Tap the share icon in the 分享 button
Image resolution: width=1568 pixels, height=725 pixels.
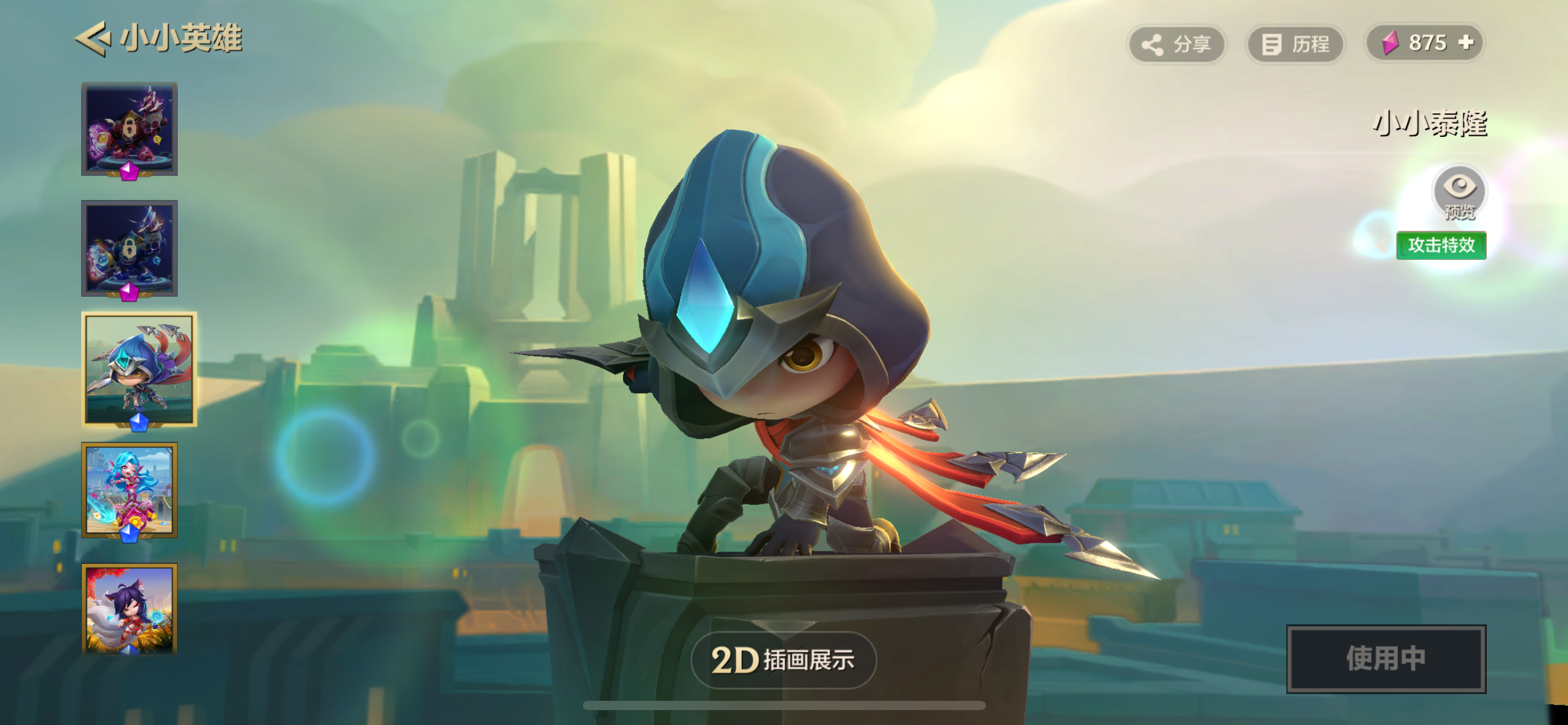tap(1152, 43)
